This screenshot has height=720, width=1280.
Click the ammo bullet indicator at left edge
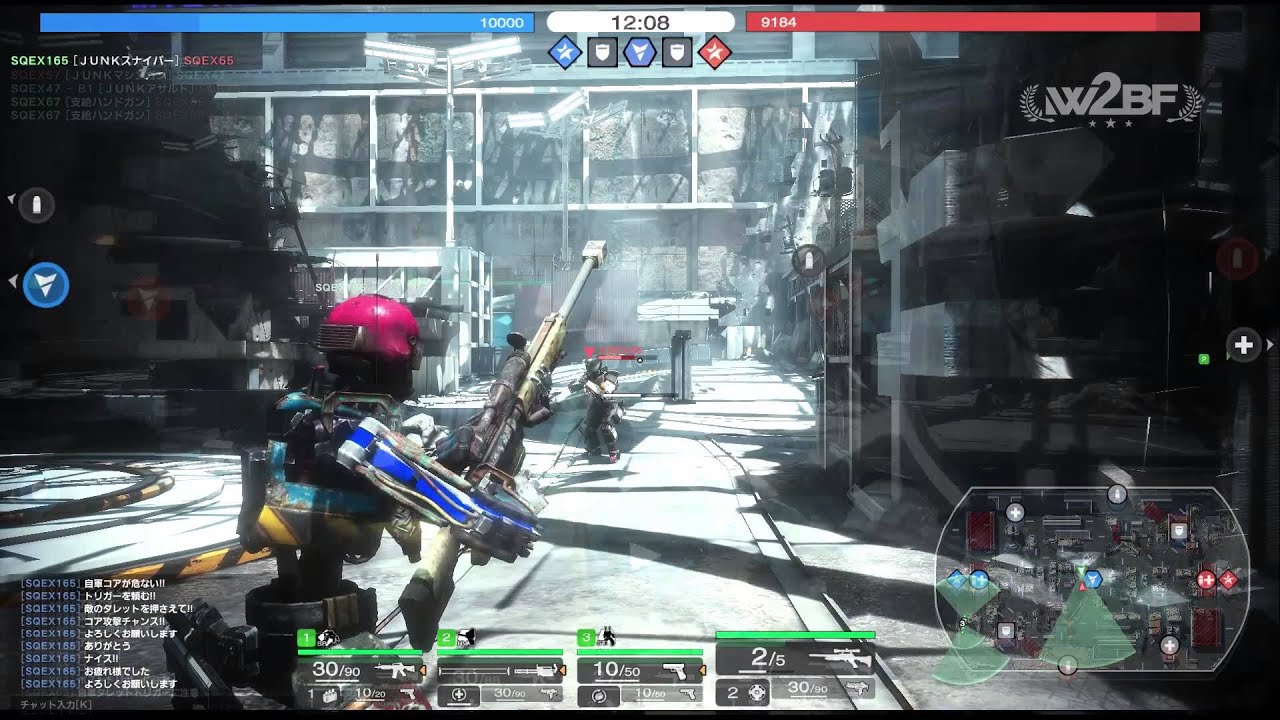tap(37, 205)
